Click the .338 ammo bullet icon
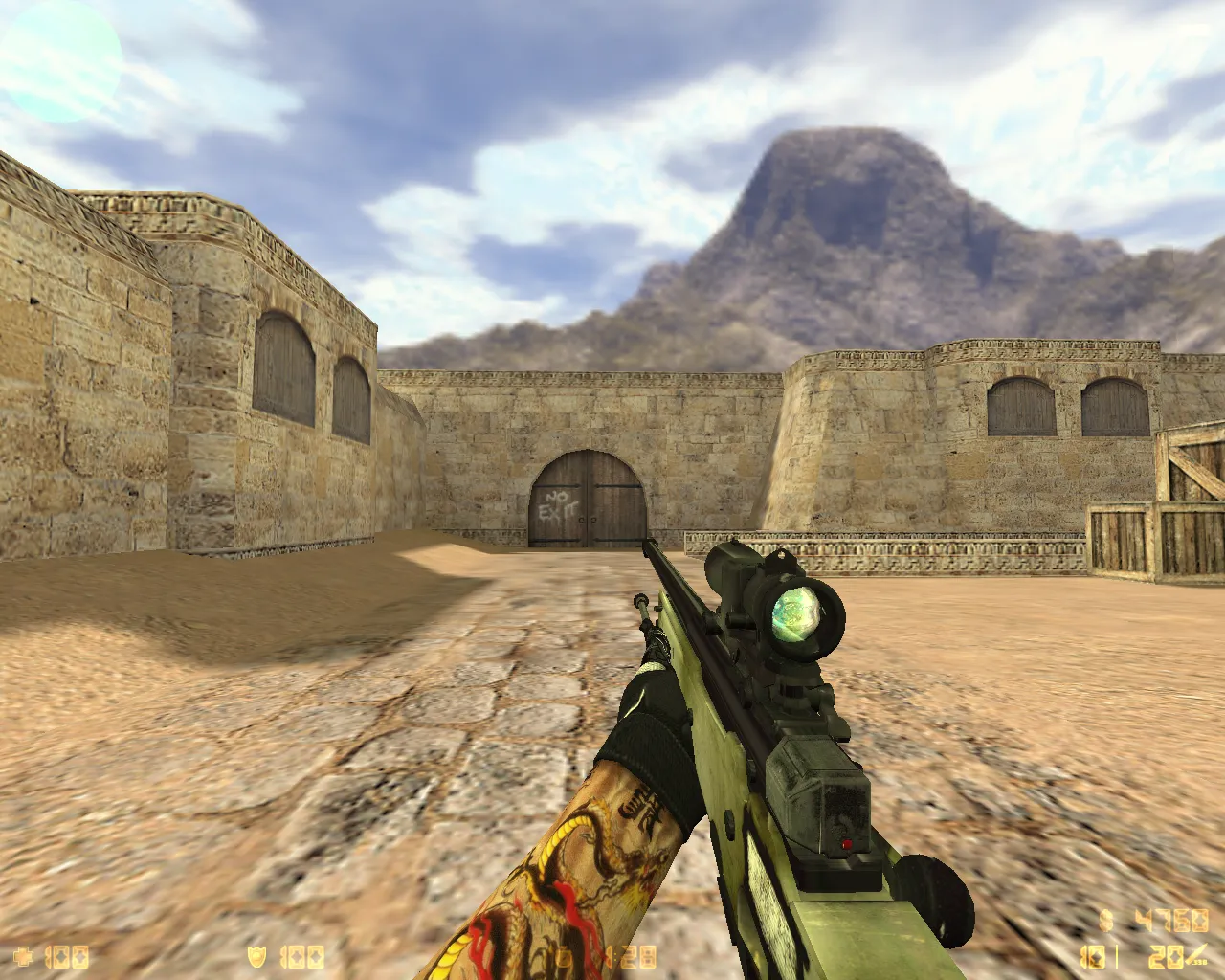 click(x=1195, y=953)
